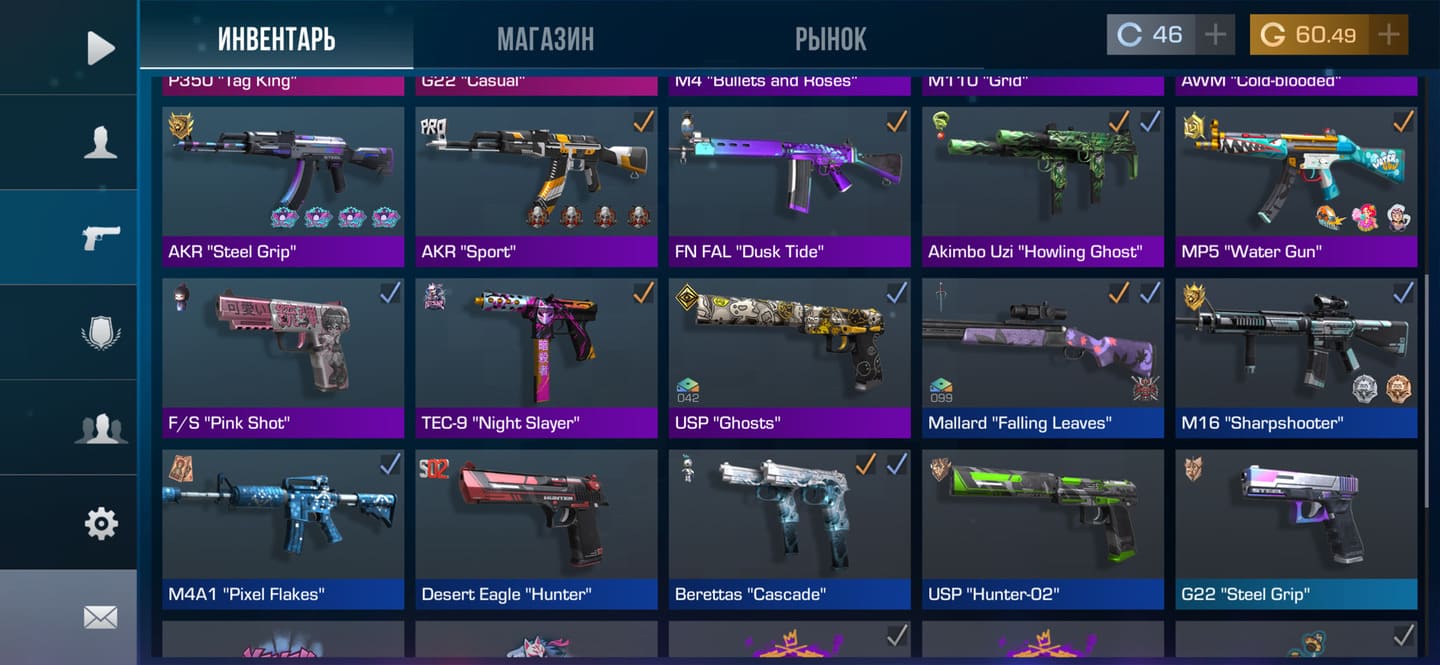The image size is (1440, 665).
Task: Pick the FN FAL "Dusk Tide" skin
Action: [789, 185]
